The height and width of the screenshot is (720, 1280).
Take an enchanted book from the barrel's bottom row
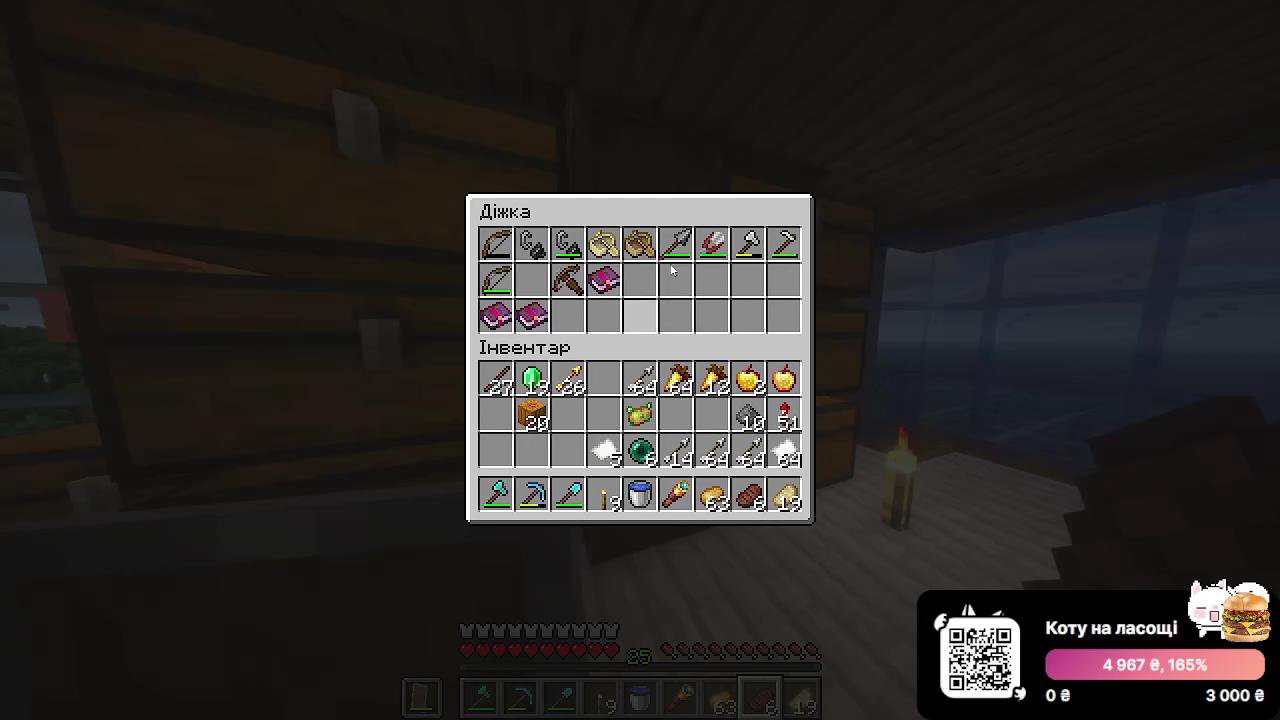pyautogui.click(x=497, y=317)
